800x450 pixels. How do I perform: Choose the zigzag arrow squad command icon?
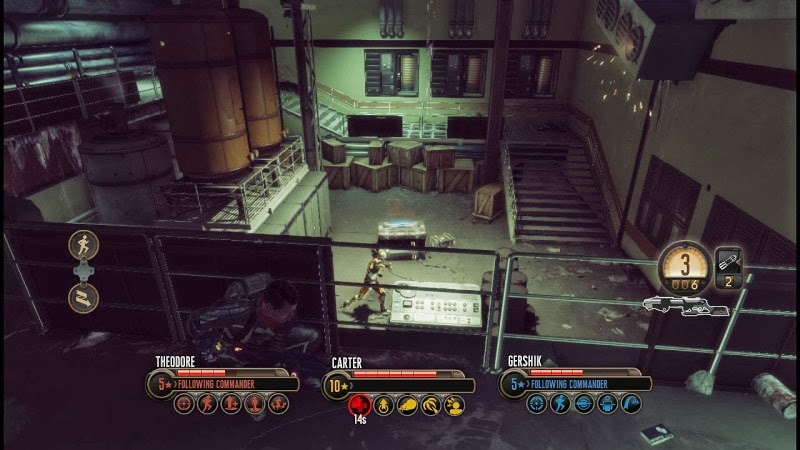(83, 296)
